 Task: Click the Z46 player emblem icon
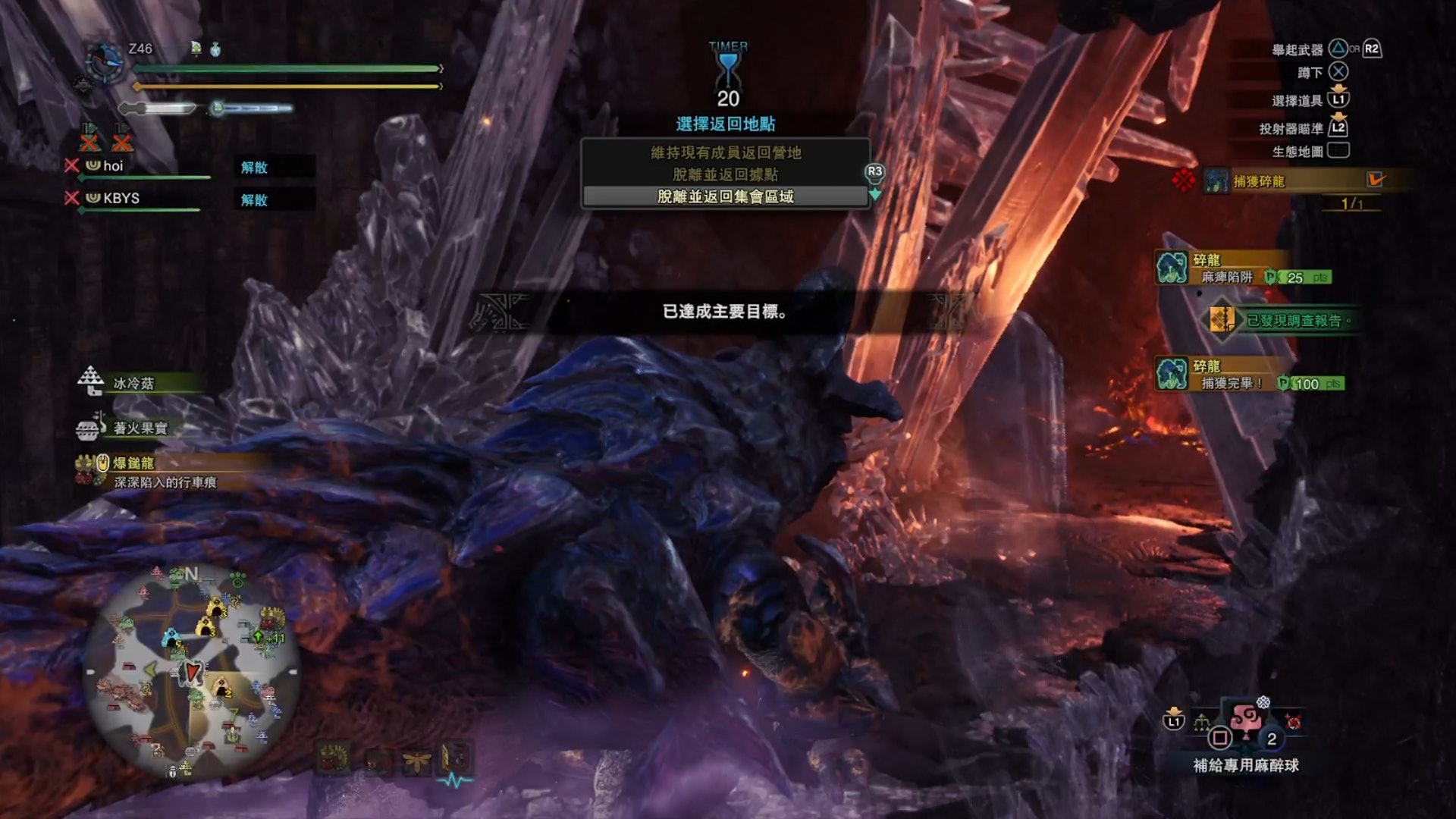[104, 61]
